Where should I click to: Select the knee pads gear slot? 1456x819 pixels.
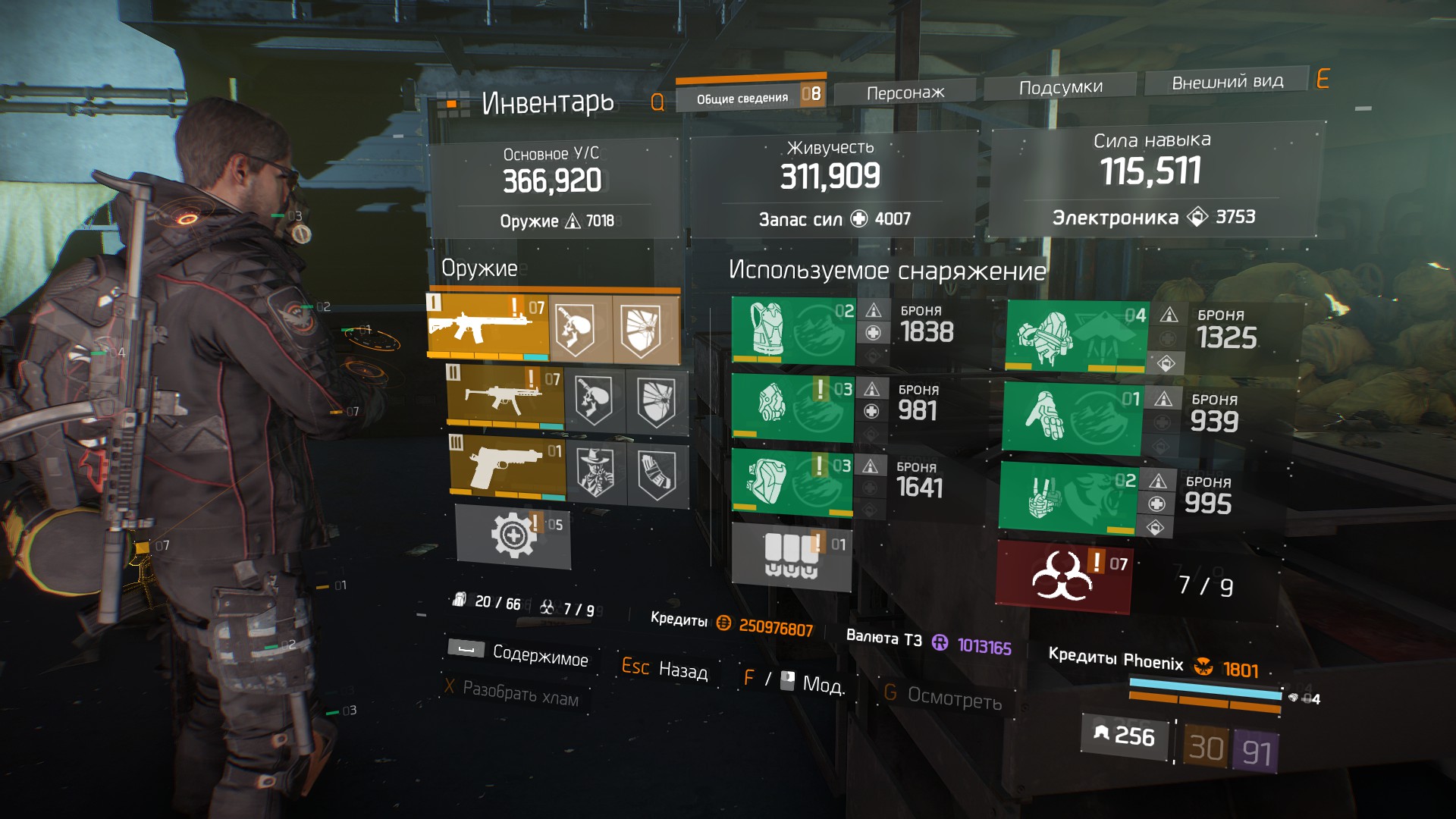point(791,482)
